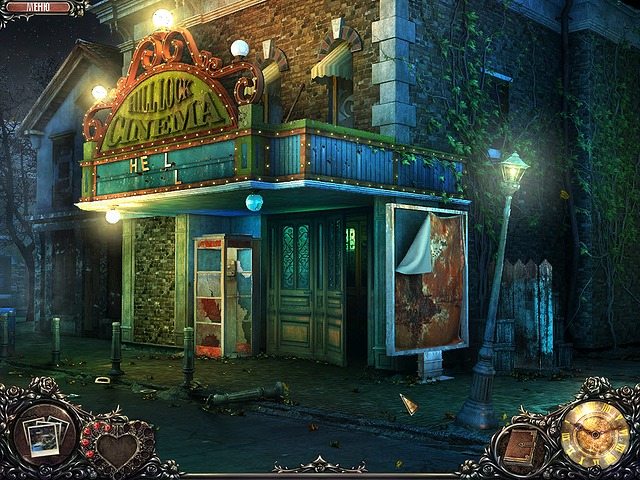This screenshot has width=640, height=480.
Task: Open the МЕНЮ button
Action: [x=38, y=8]
